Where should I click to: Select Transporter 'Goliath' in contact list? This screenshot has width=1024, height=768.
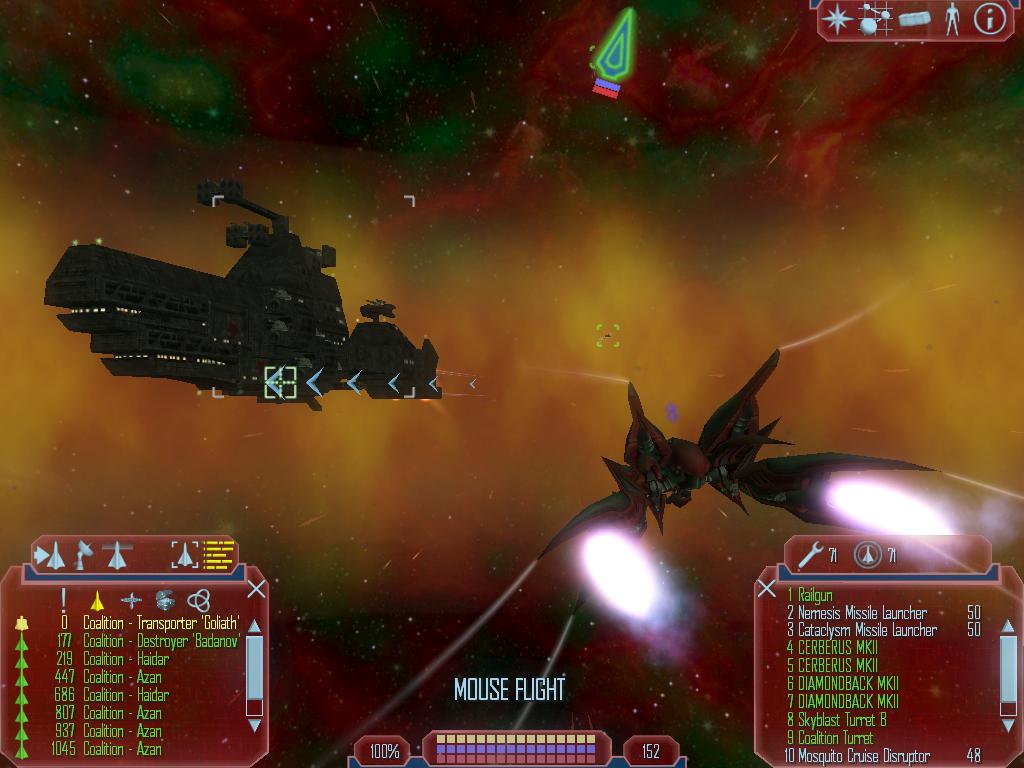(162, 623)
